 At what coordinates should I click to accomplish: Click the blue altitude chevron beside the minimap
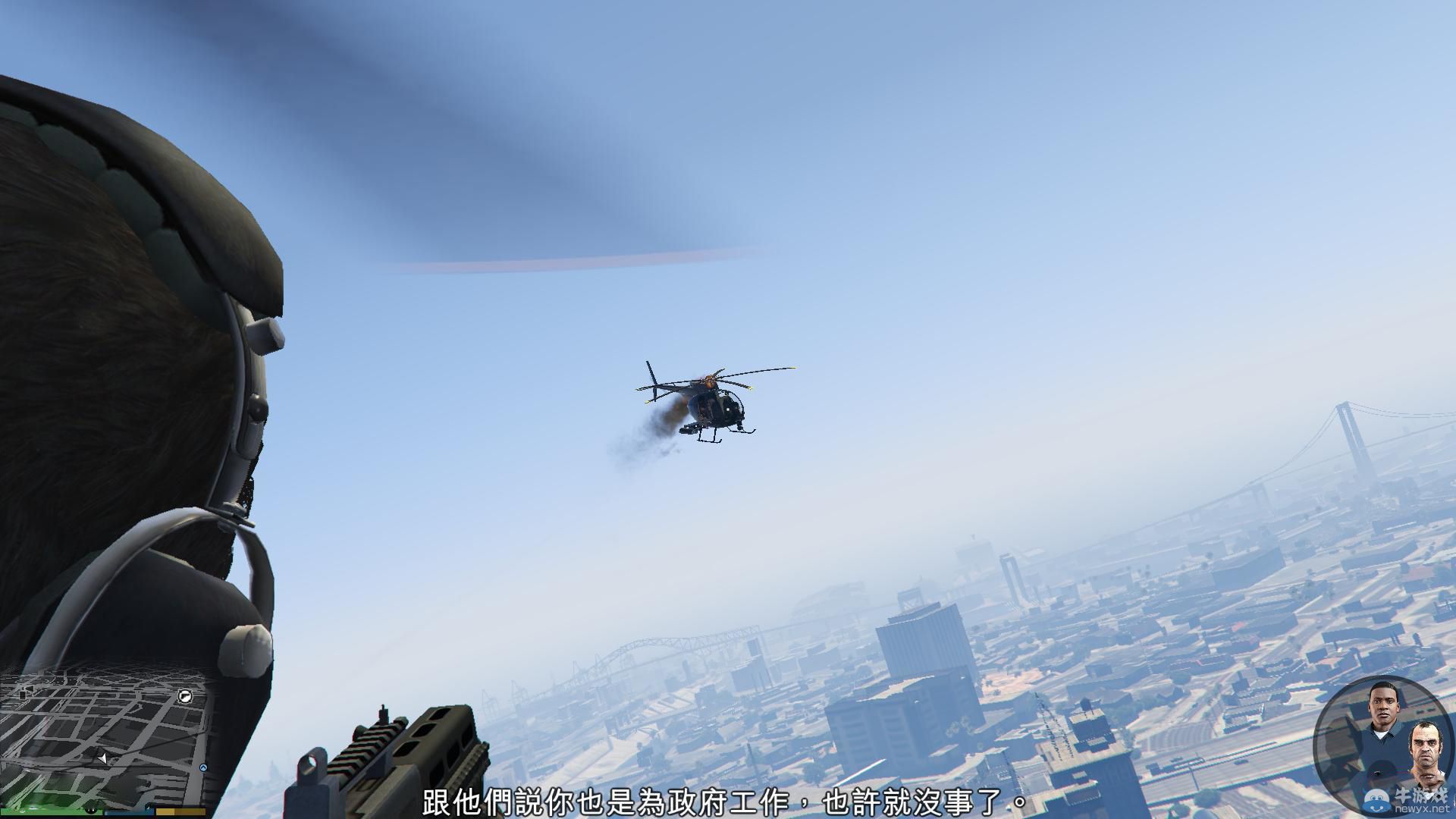203,767
